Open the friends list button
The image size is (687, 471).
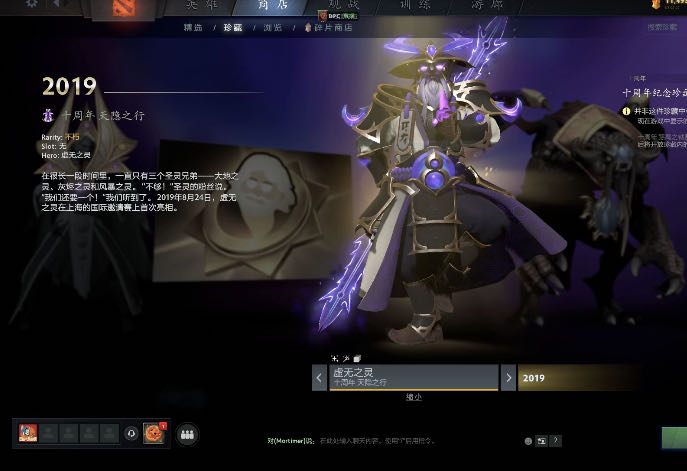click(186, 434)
